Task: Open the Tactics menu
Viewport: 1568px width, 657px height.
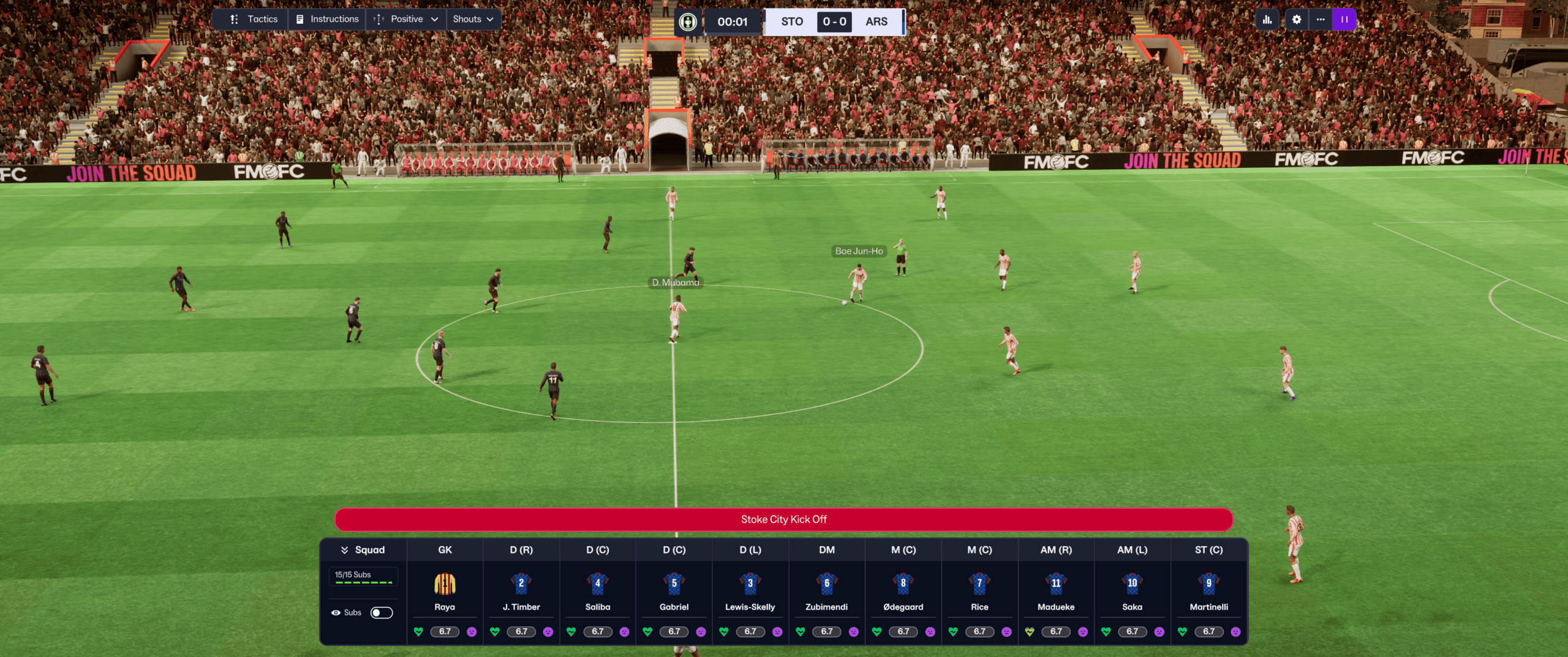Action: [262, 18]
